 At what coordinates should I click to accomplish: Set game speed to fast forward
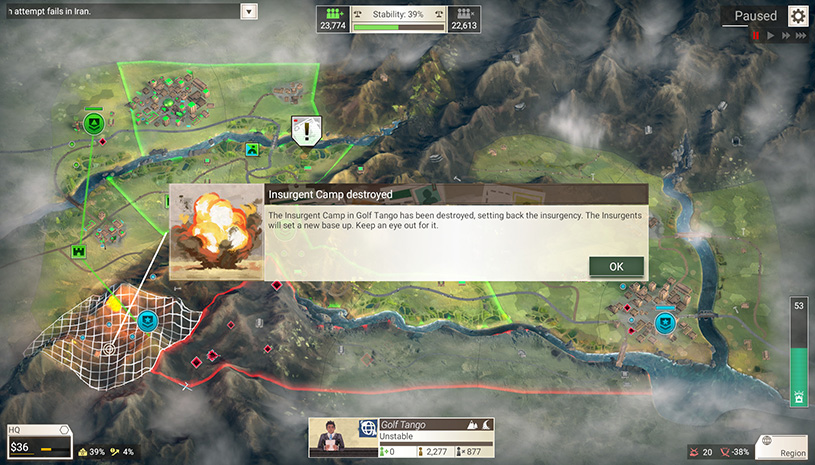coord(785,35)
